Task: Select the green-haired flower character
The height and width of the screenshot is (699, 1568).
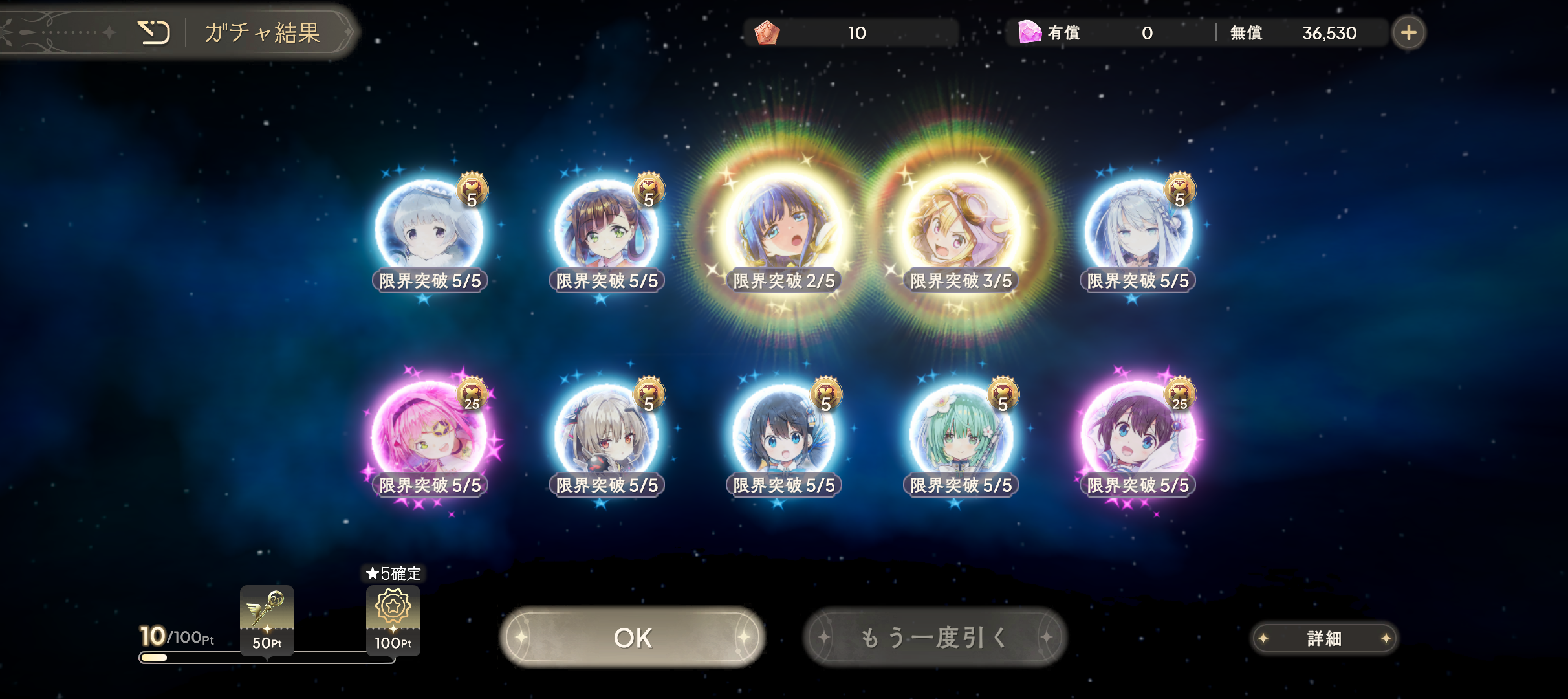Action: 961,435
